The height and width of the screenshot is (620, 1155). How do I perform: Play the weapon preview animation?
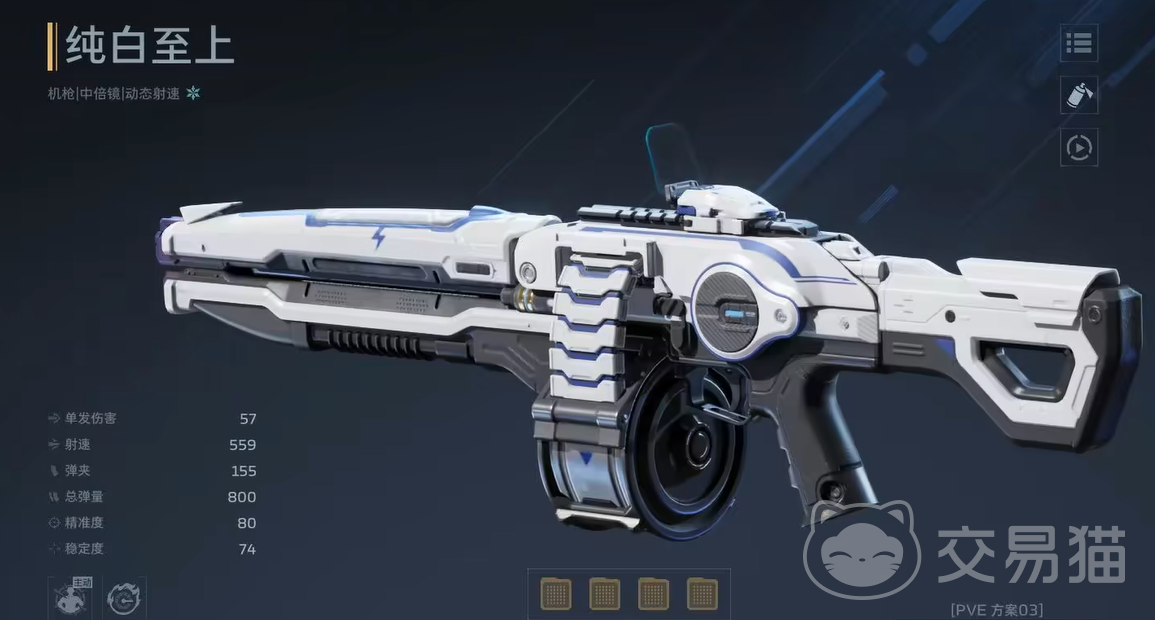[x=1079, y=148]
